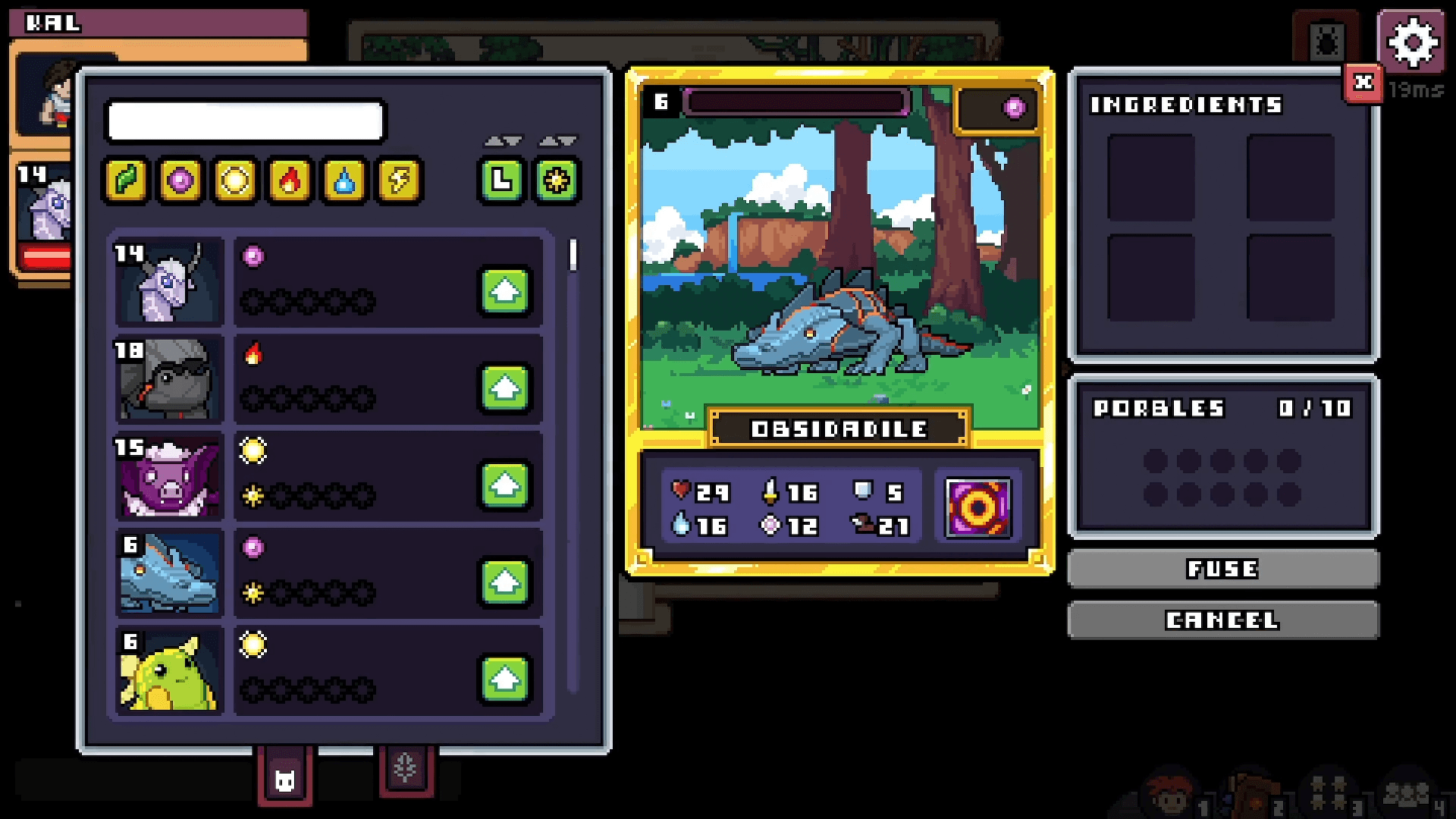The image size is (1456, 819).
Task: Expand the rarity sort arrows control
Action: (x=557, y=140)
